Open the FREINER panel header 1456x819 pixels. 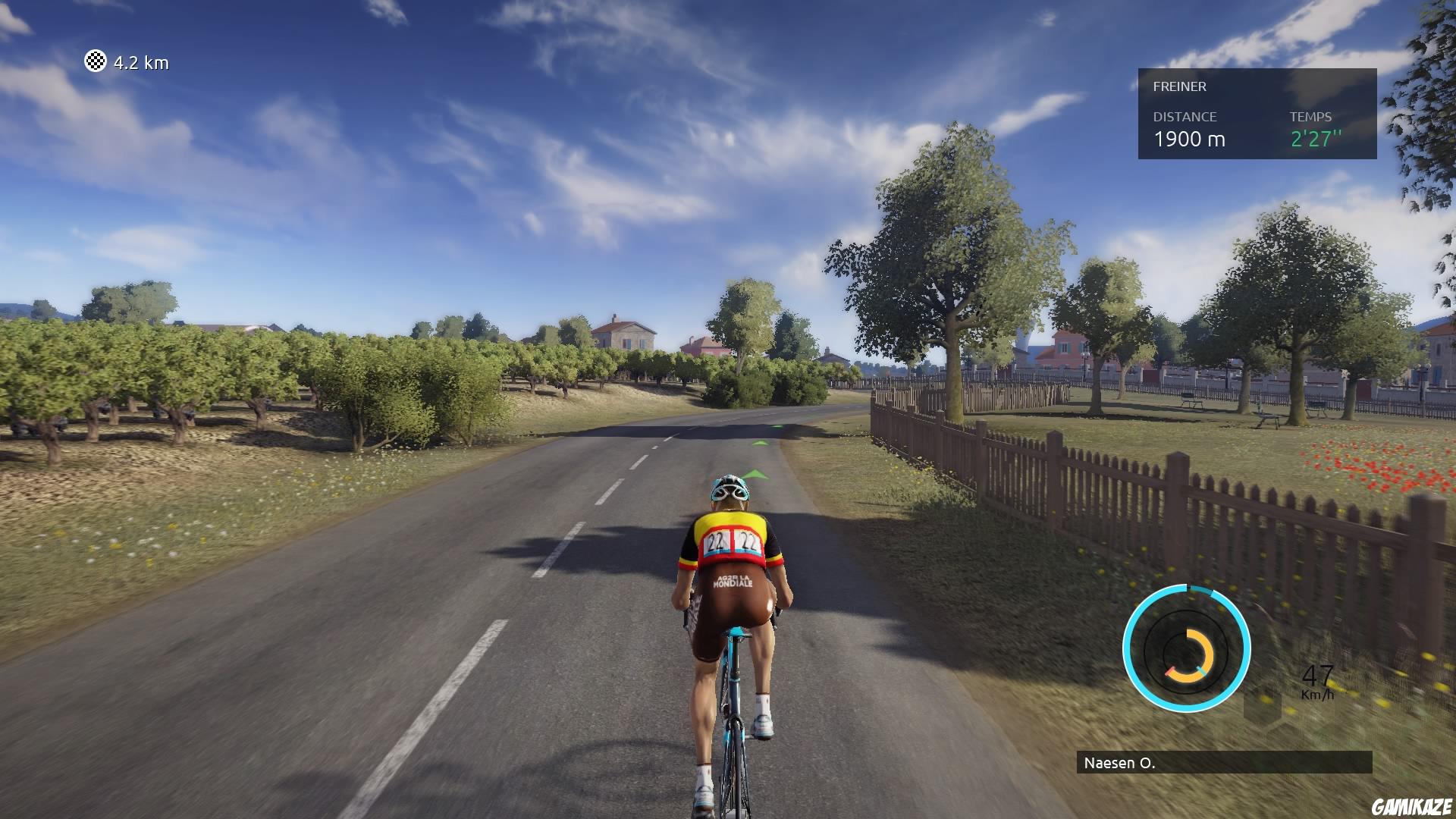(1178, 86)
